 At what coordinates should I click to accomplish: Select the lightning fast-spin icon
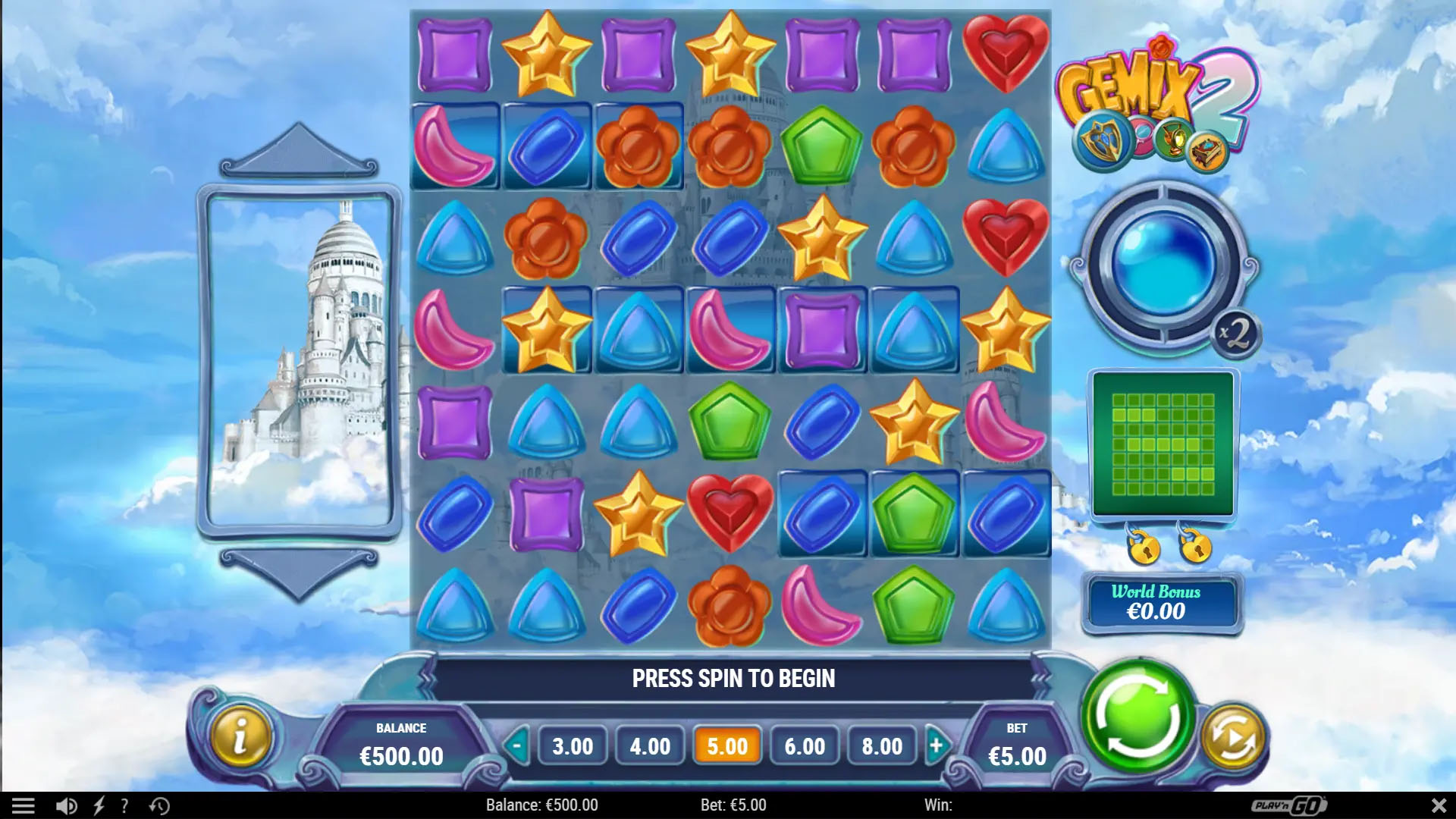coord(99,805)
